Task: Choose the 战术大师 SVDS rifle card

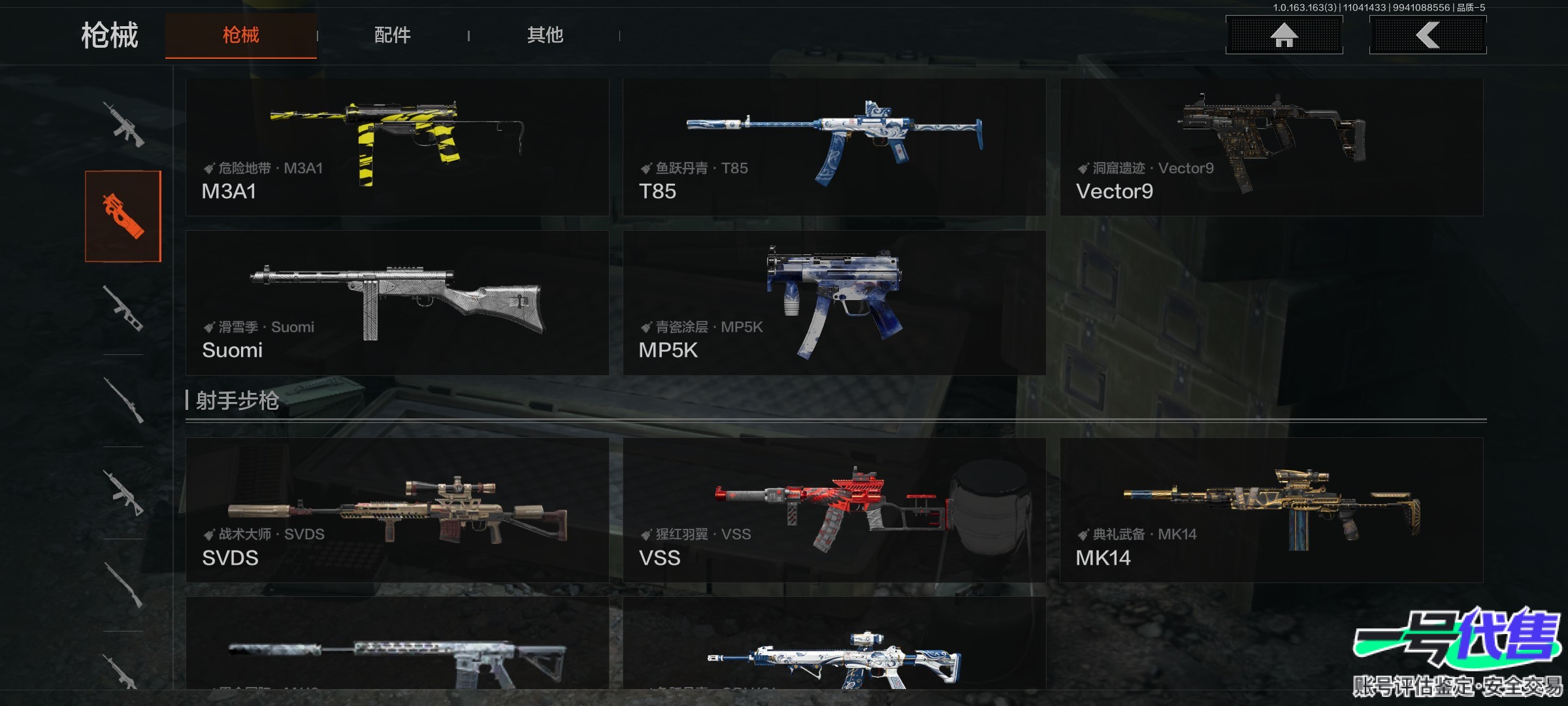Action: (397, 510)
